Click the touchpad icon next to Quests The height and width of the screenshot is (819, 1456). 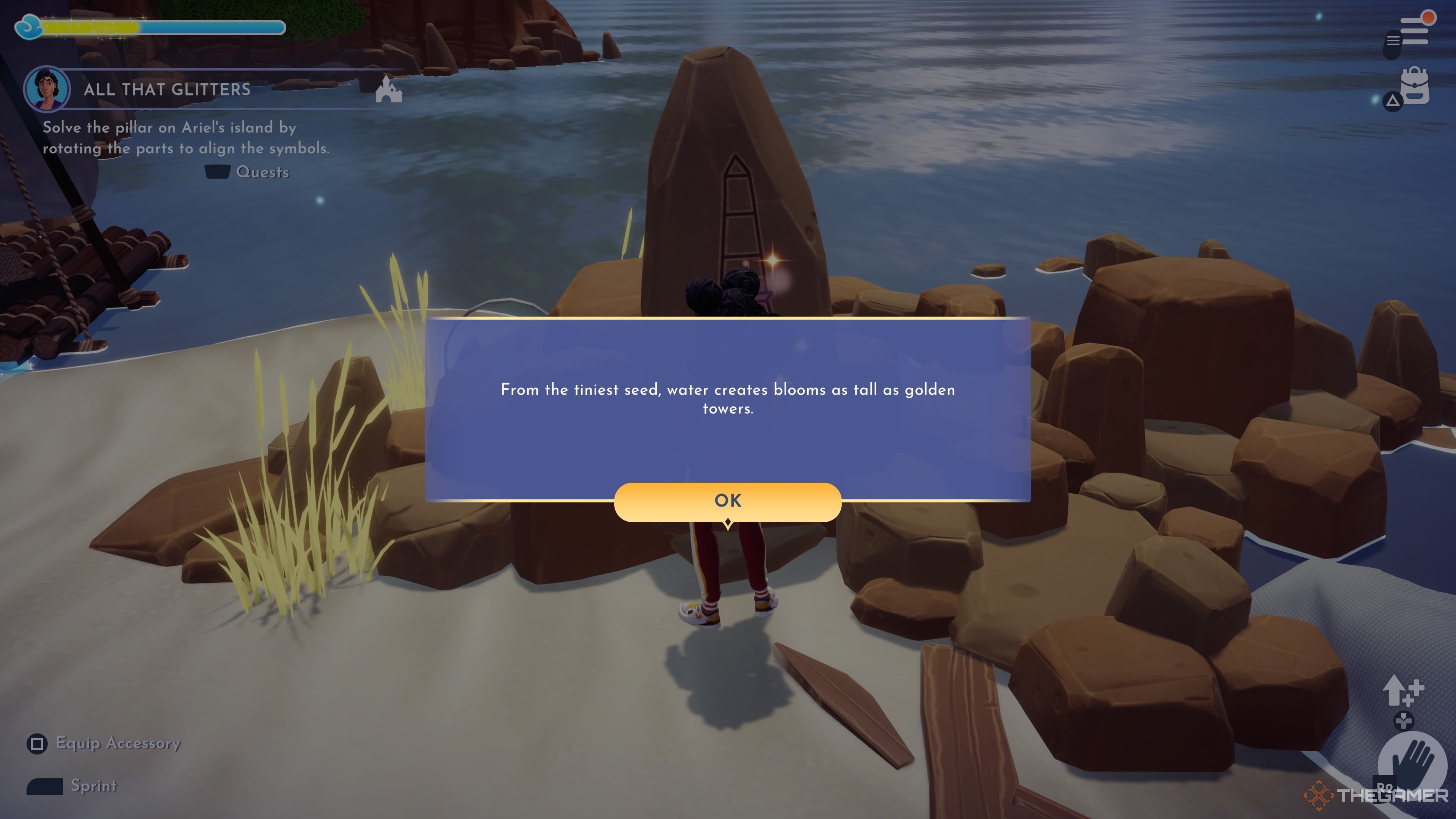click(x=218, y=173)
